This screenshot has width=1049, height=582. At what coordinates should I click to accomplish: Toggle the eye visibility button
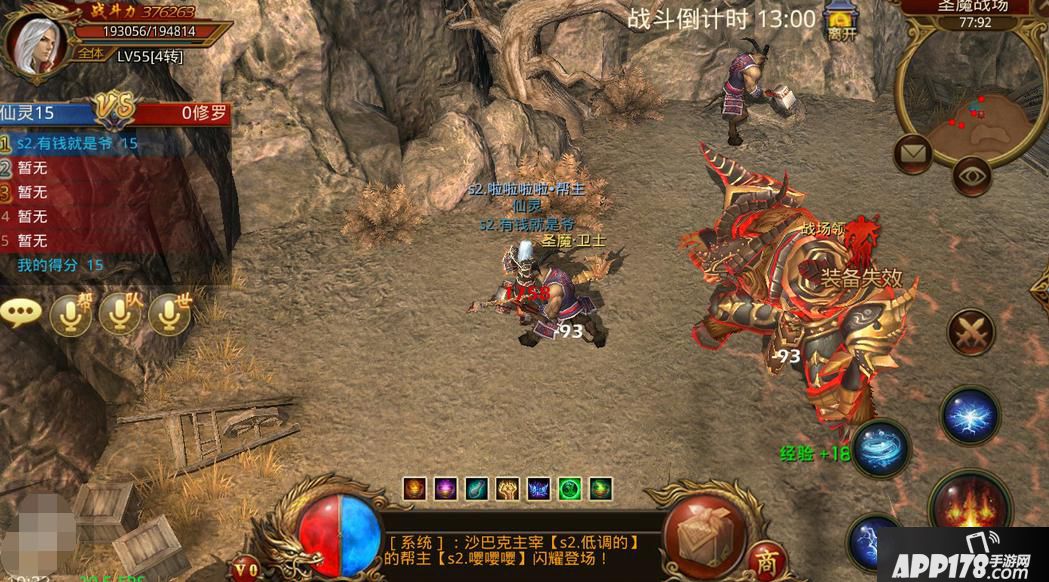click(971, 175)
